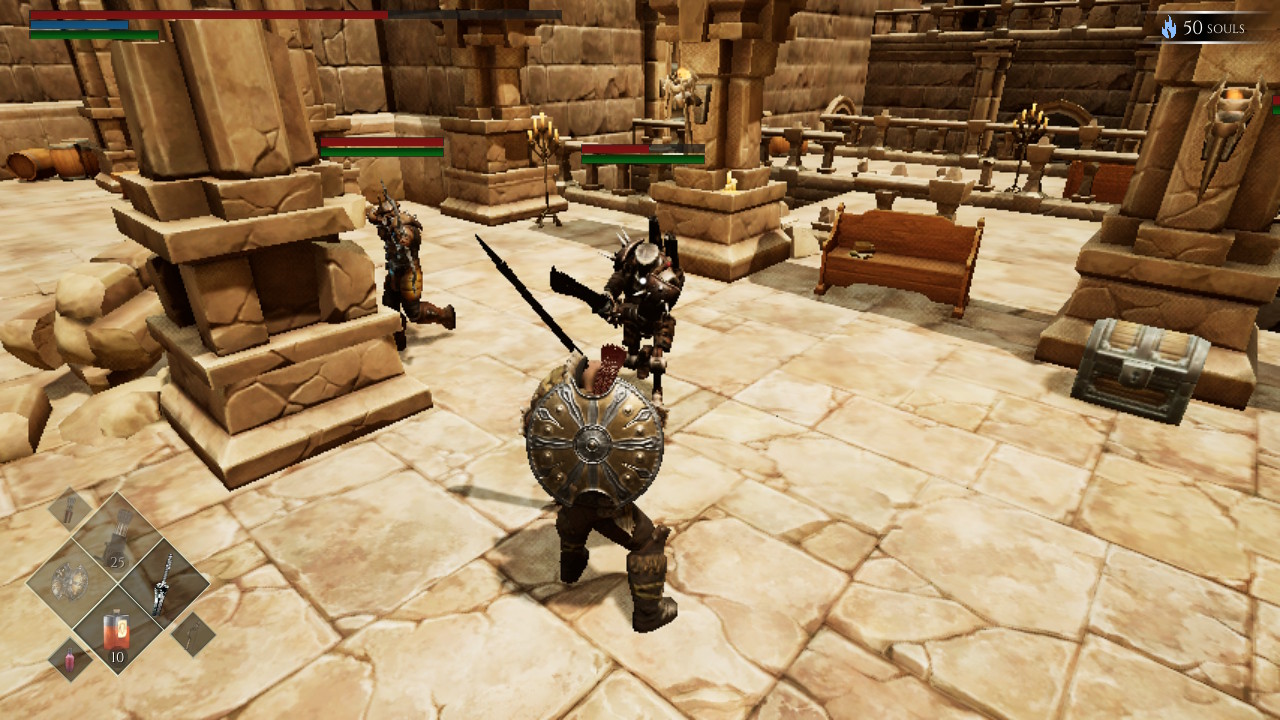1280x720 pixels.
Task: Click the count label 10 on the potion slot
Action: pos(116,657)
